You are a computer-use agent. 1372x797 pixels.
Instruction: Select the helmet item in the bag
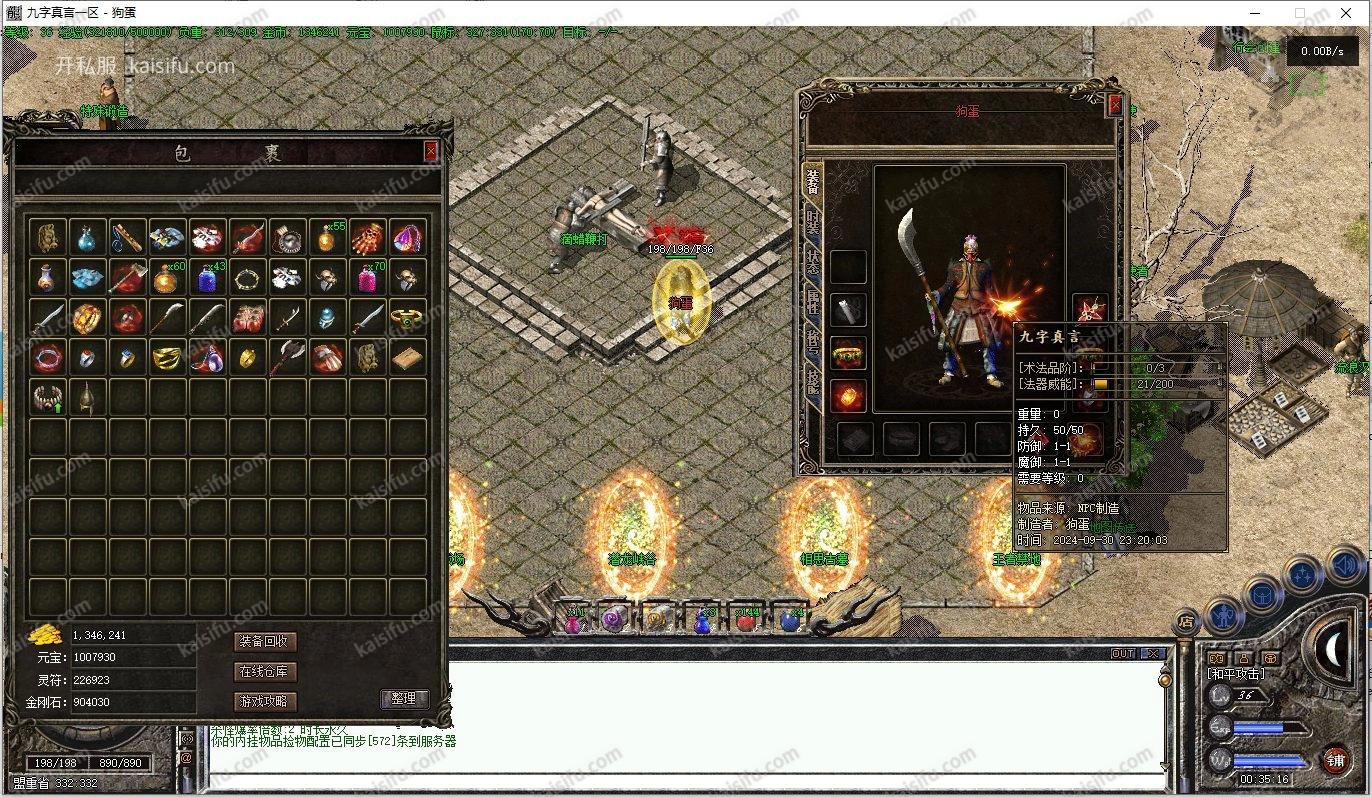[x=88, y=397]
